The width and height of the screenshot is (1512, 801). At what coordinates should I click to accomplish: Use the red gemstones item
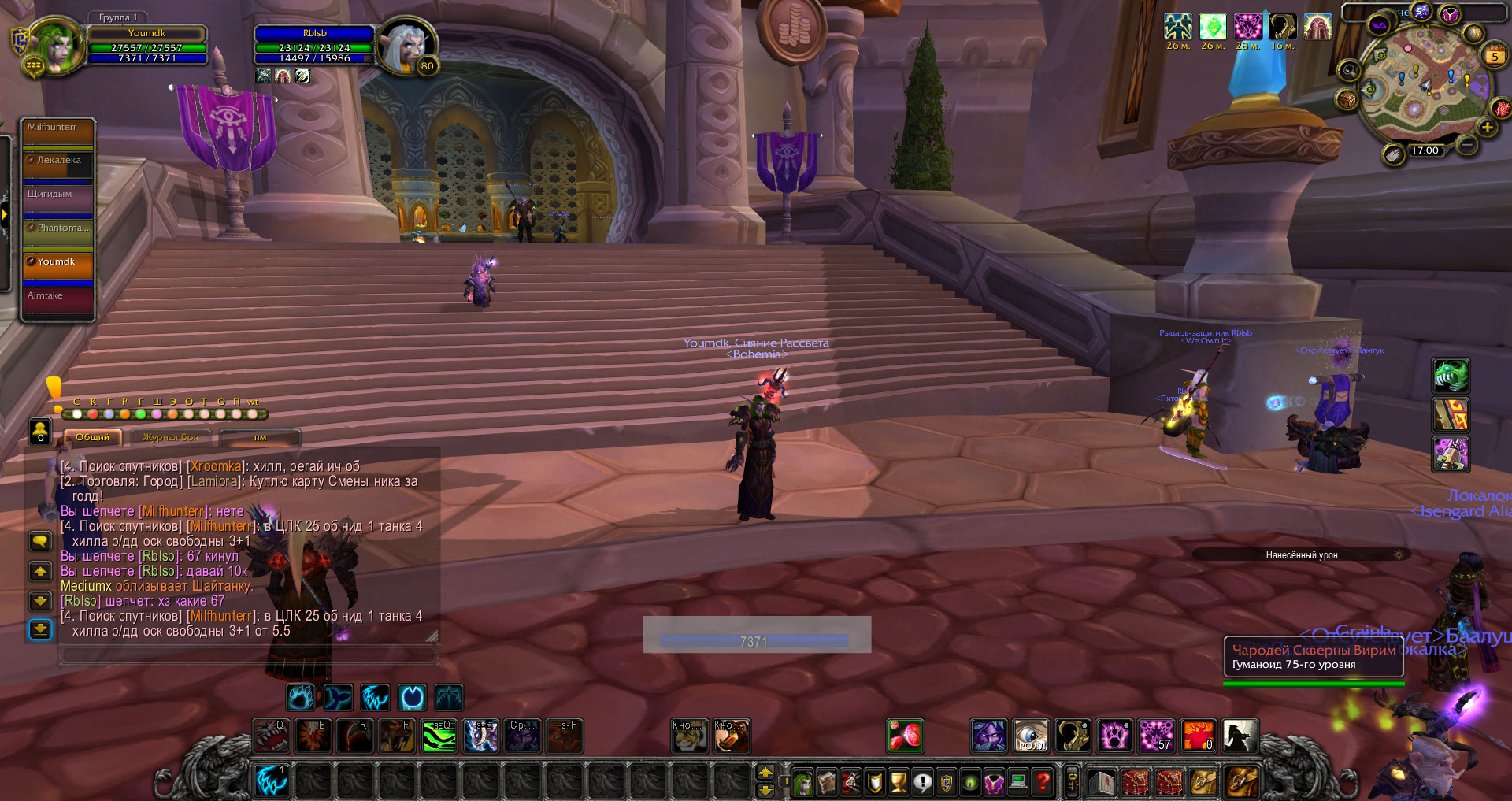[x=906, y=736]
